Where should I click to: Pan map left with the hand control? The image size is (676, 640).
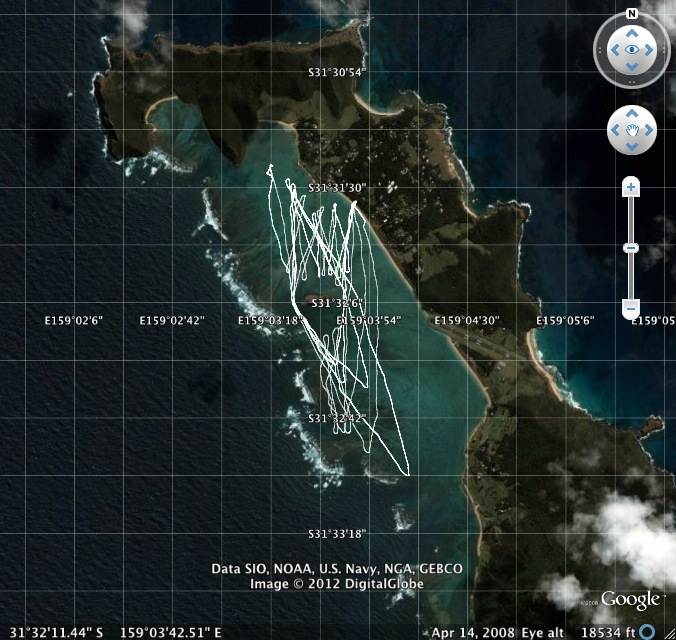click(615, 130)
